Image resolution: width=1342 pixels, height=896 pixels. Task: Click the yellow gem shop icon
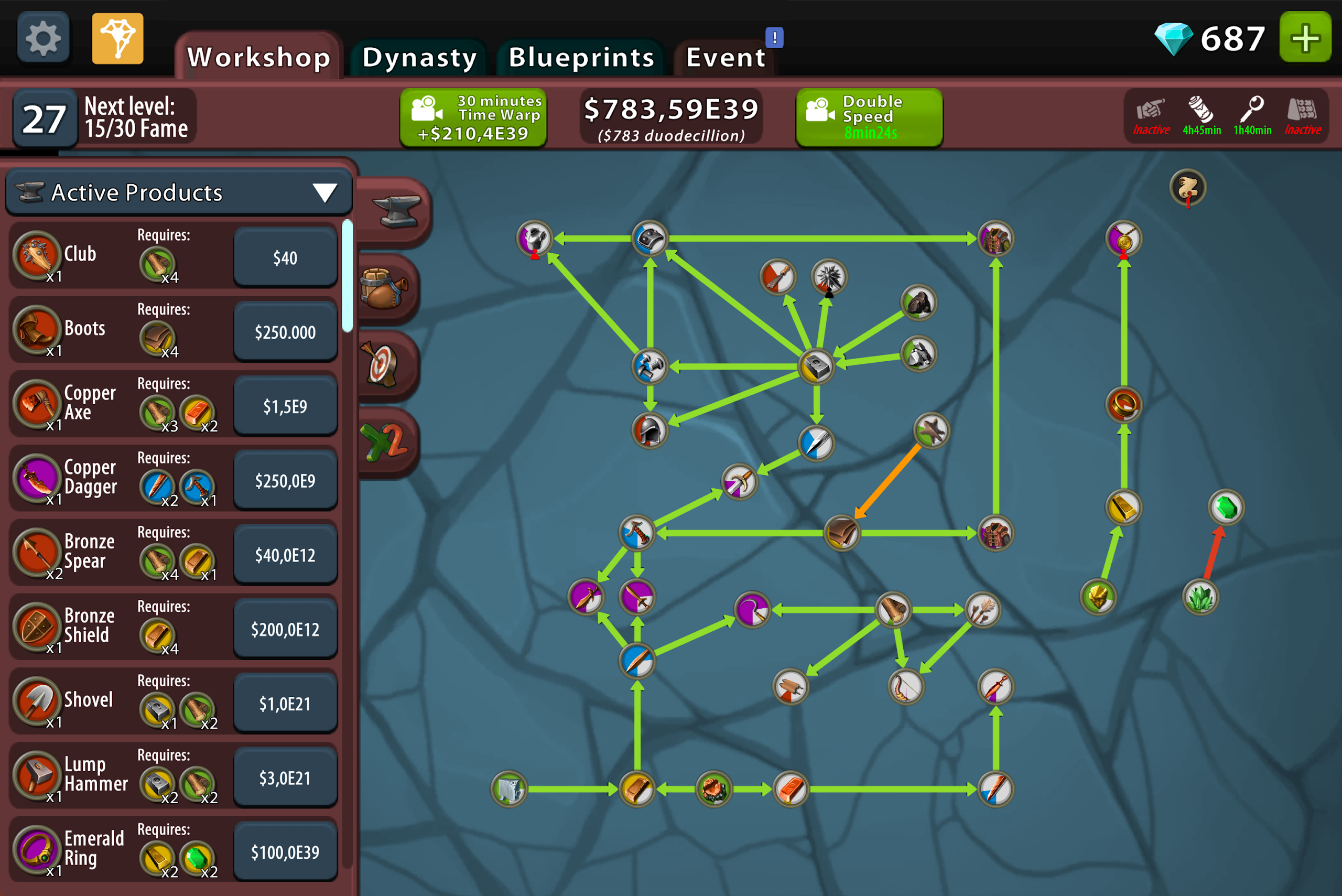[118, 38]
